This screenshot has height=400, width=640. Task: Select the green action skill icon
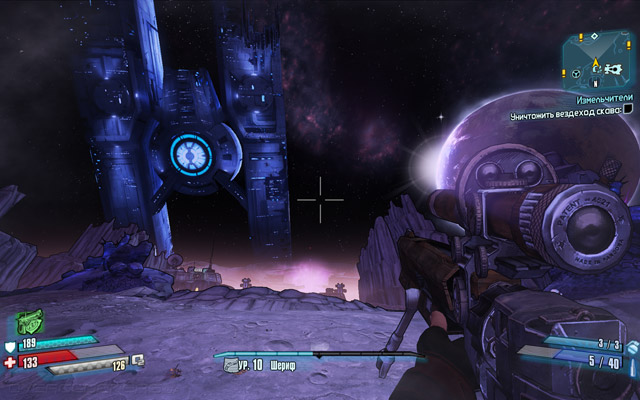click(31, 322)
